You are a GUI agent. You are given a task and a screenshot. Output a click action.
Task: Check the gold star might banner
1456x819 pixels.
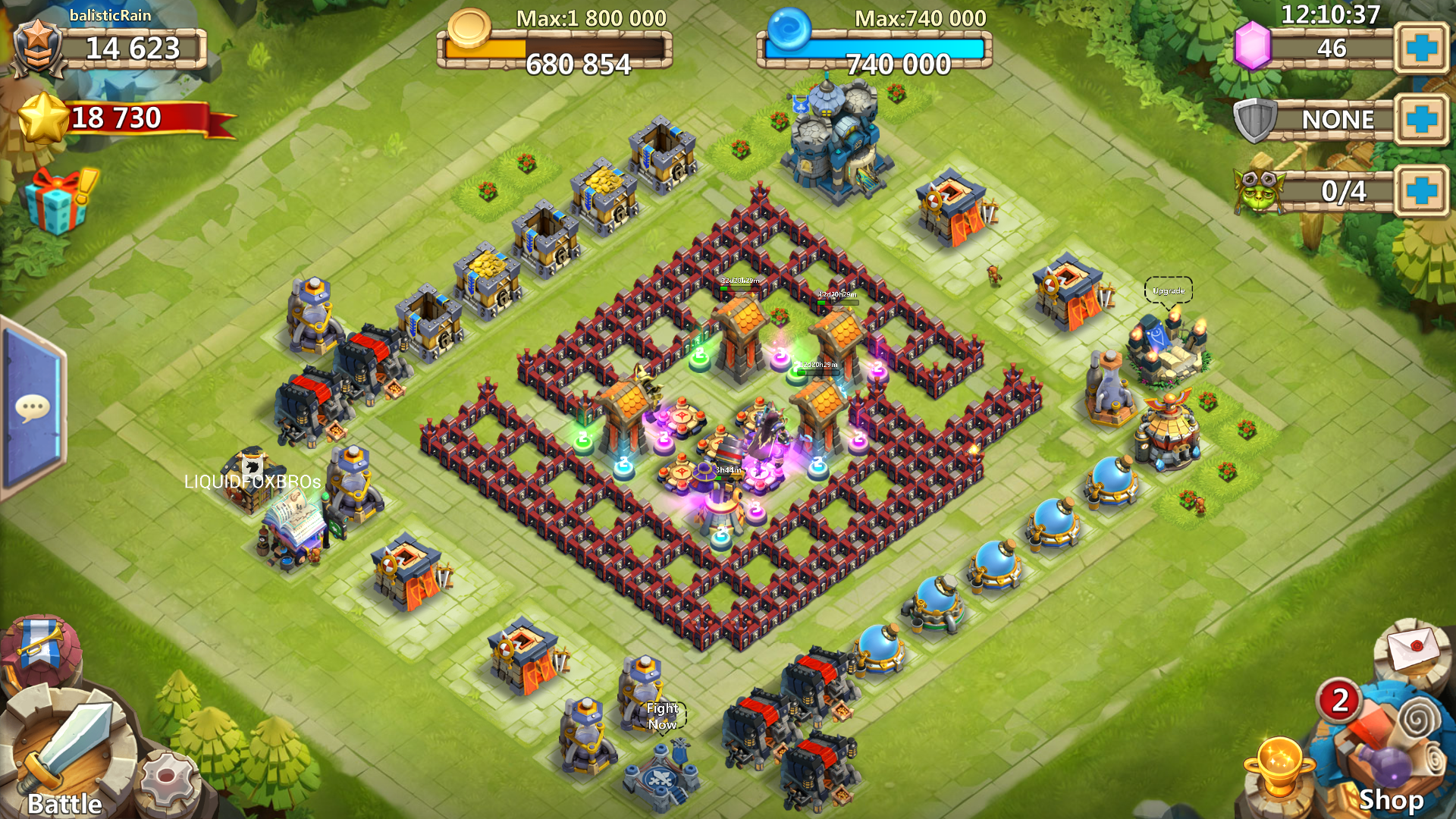coord(121,119)
